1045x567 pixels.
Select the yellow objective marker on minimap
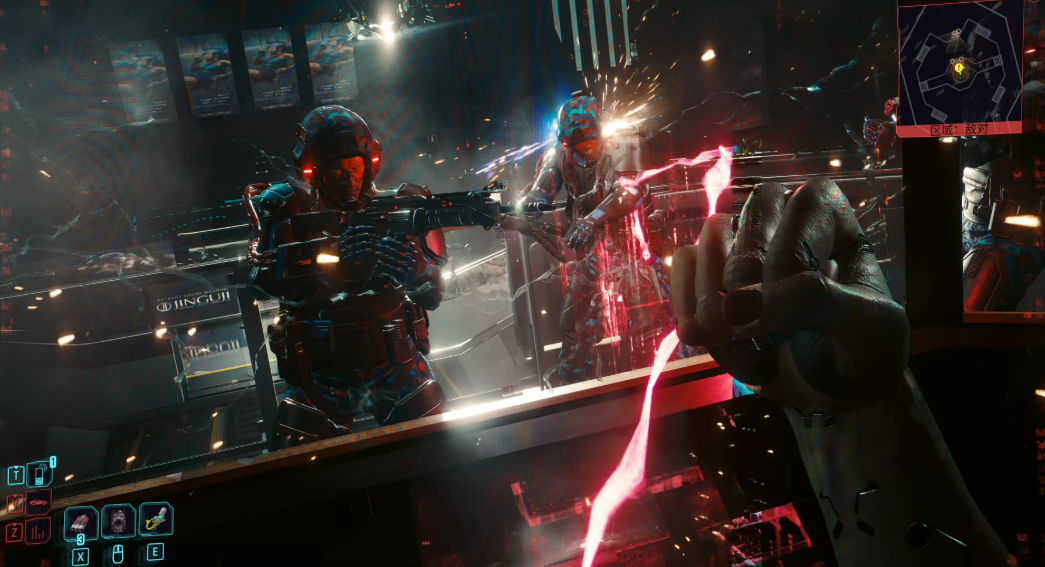point(960,69)
